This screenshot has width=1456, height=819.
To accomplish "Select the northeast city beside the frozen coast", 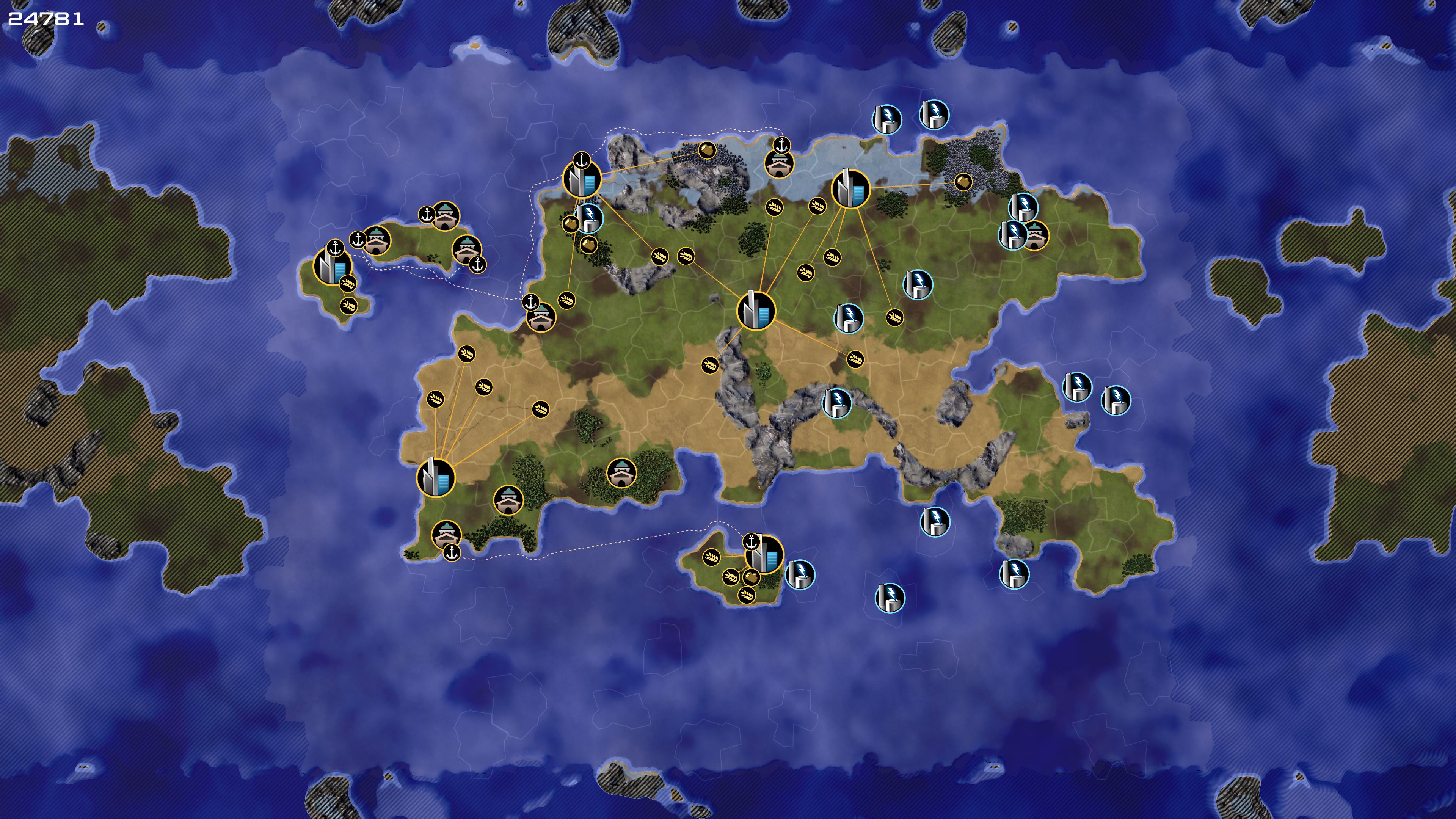I will click(x=850, y=189).
